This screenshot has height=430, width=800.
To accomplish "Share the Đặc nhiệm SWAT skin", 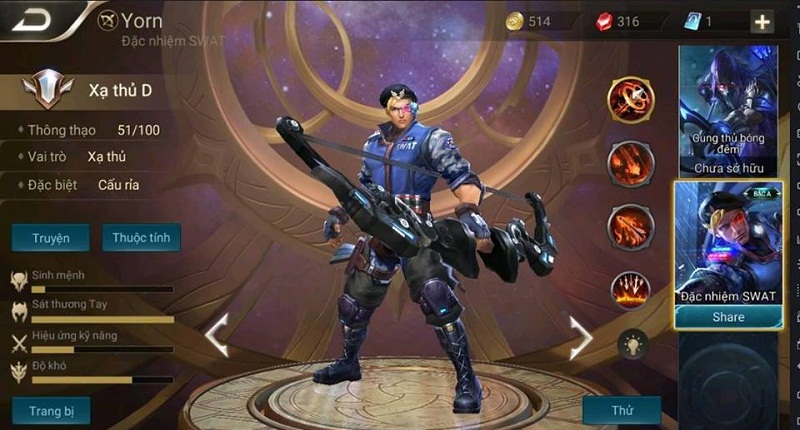I will click(728, 317).
